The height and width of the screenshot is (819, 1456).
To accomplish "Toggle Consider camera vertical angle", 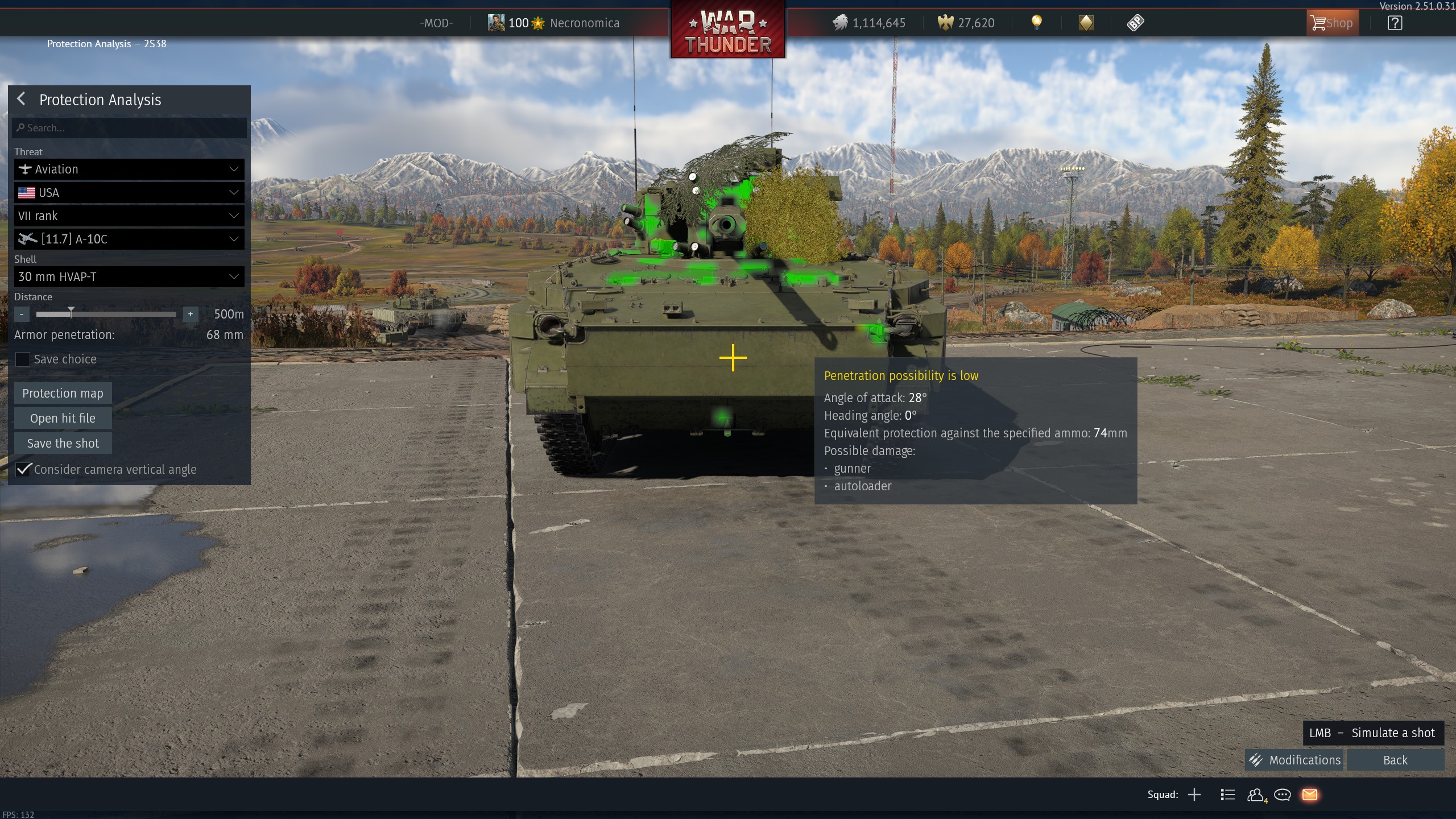I will pyautogui.click(x=23, y=469).
